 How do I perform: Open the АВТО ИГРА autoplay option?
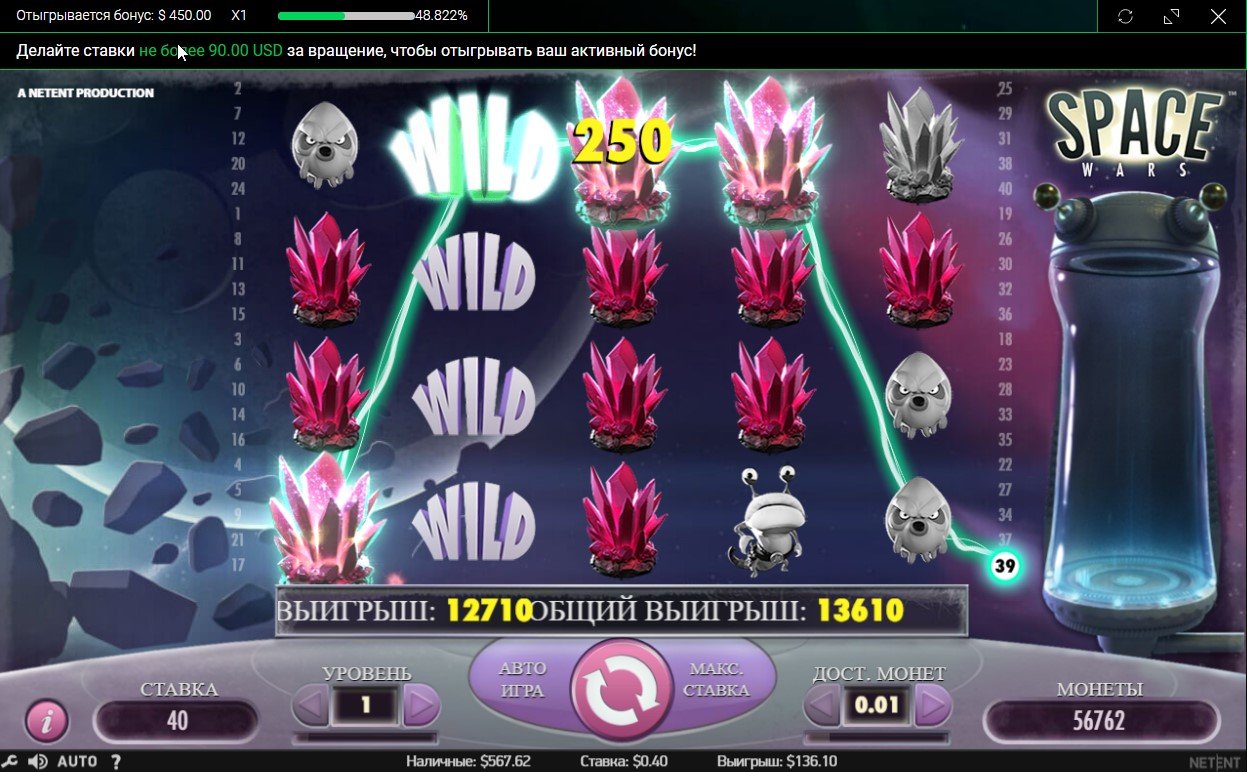(522, 679)
